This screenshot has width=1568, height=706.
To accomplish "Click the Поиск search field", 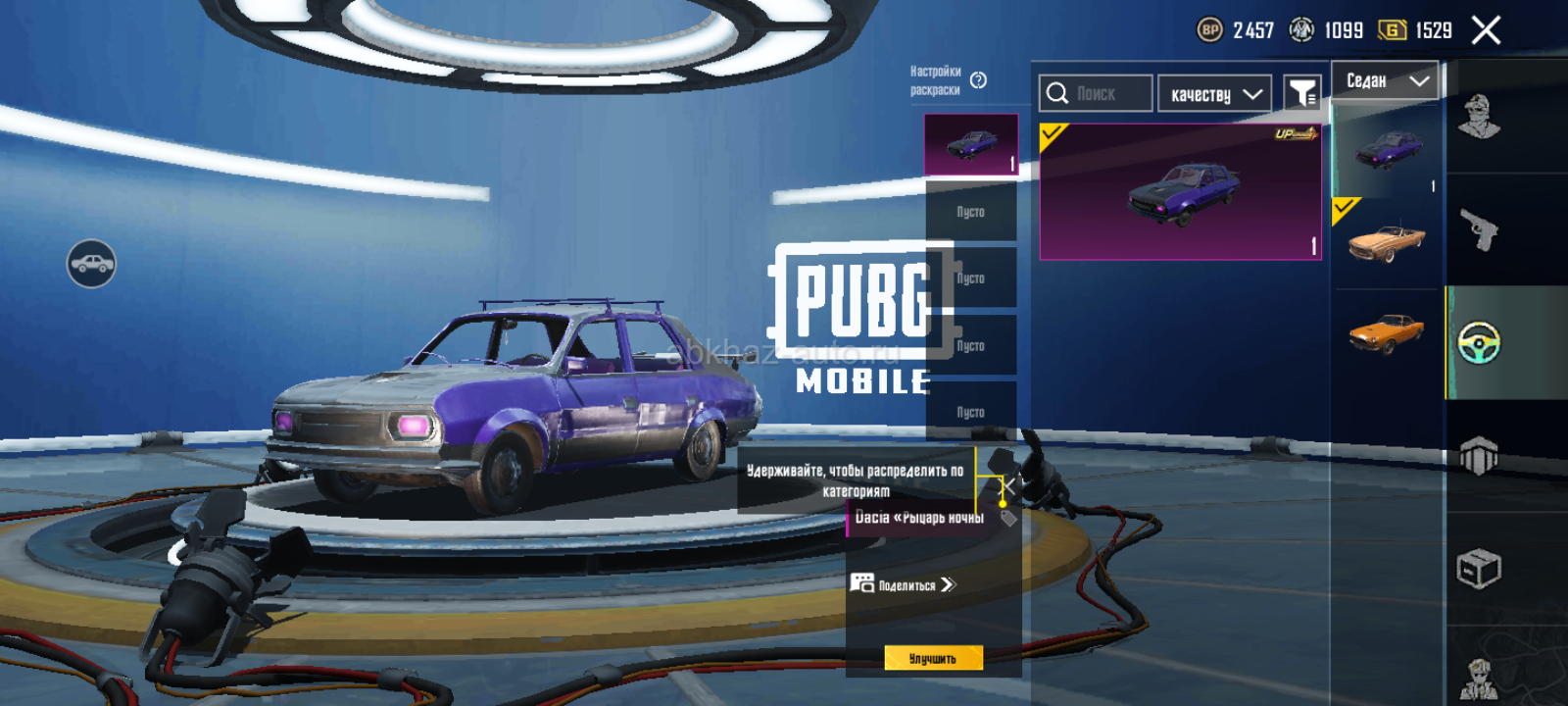I will coord(1096,94).
